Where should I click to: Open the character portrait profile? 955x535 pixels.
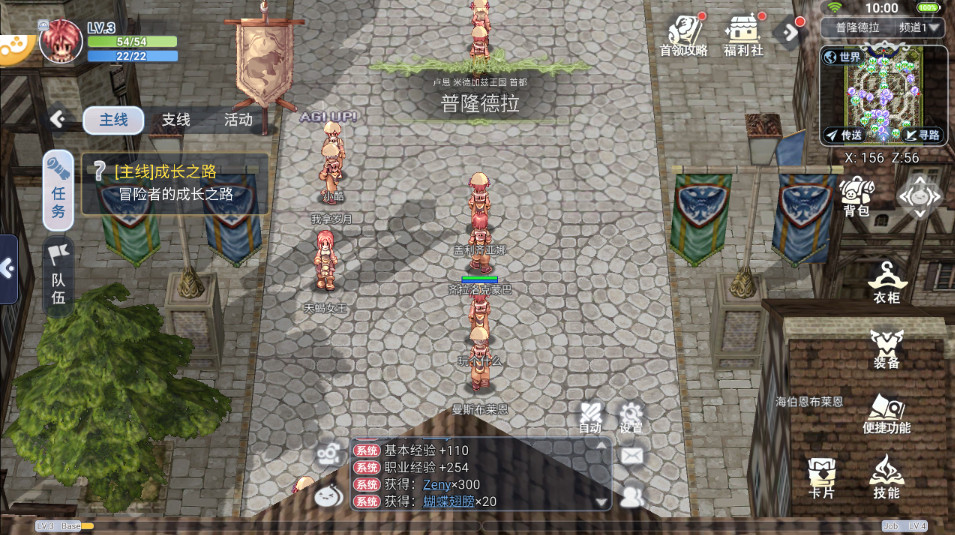click(60, 40)
